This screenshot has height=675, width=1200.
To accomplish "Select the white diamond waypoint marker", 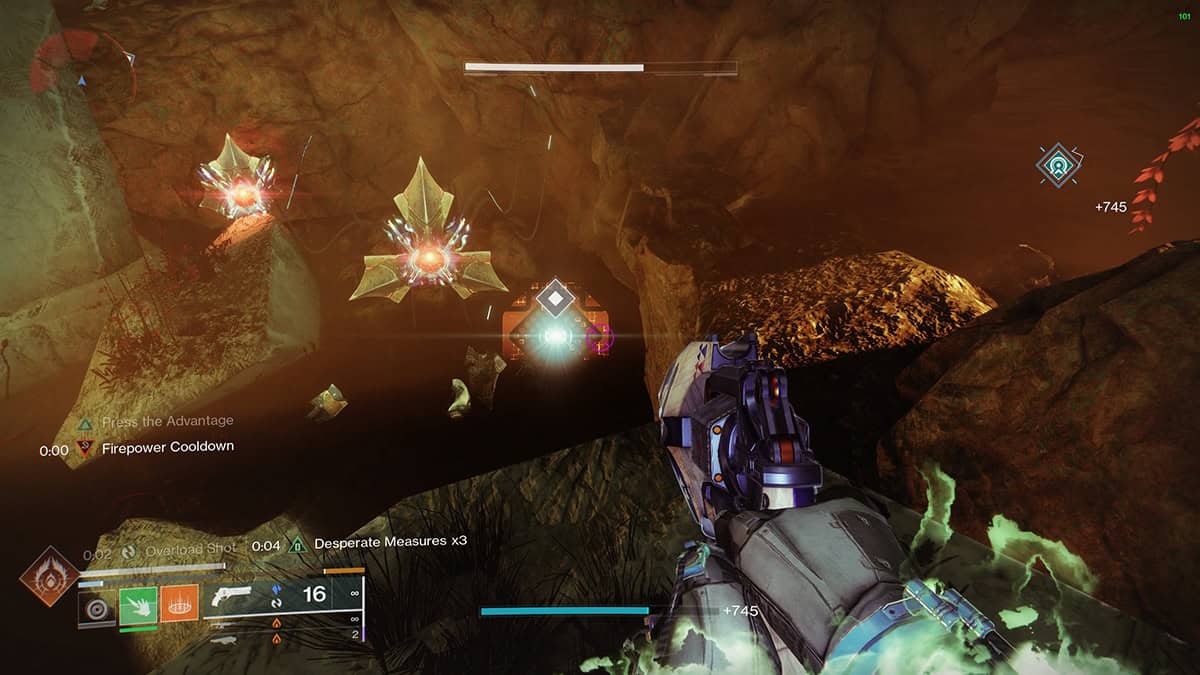I will pyautogui.click(x=554, y=299).
